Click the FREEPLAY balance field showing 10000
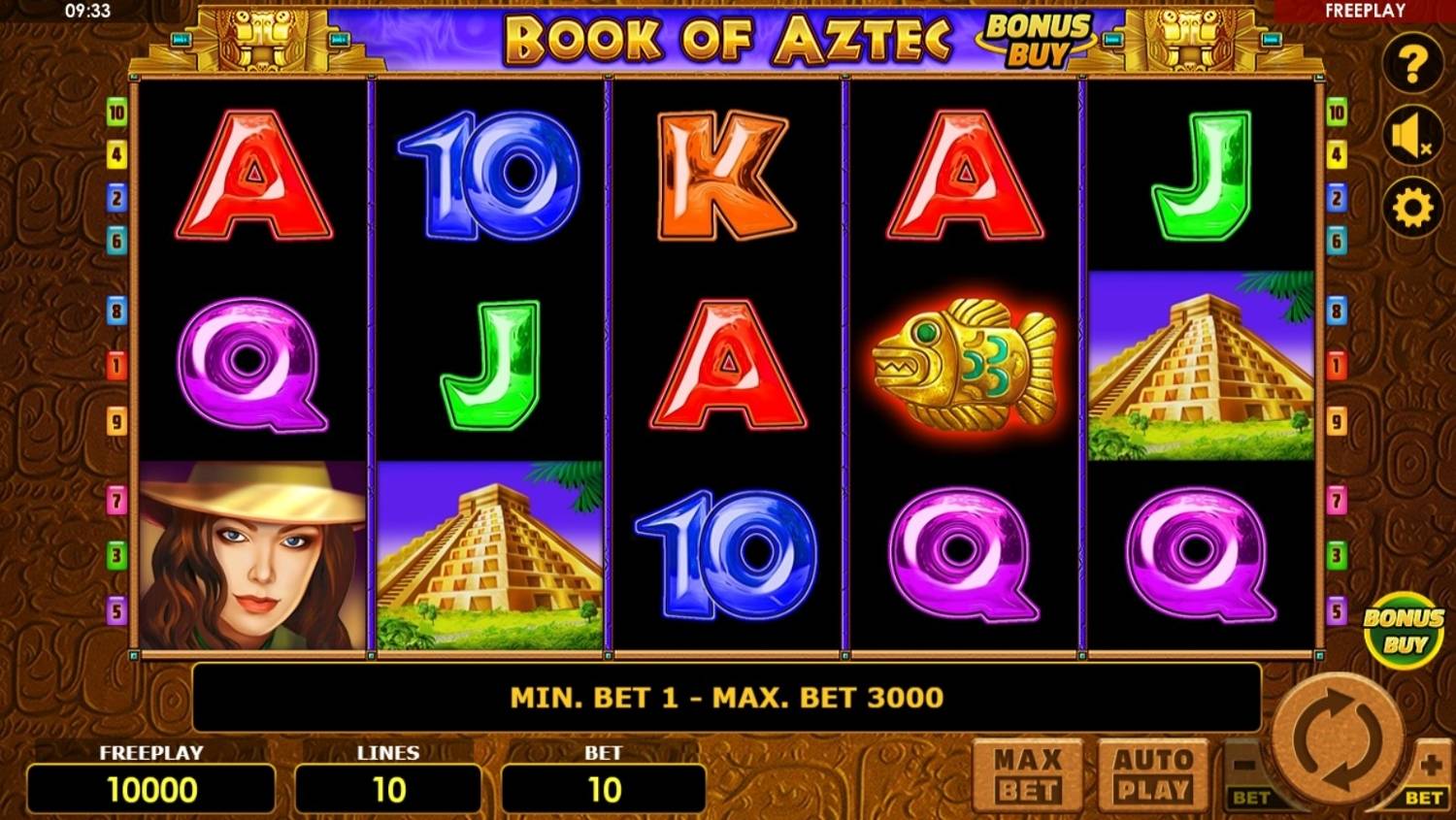The image size is (1456, 820). (x=150, y=788)
